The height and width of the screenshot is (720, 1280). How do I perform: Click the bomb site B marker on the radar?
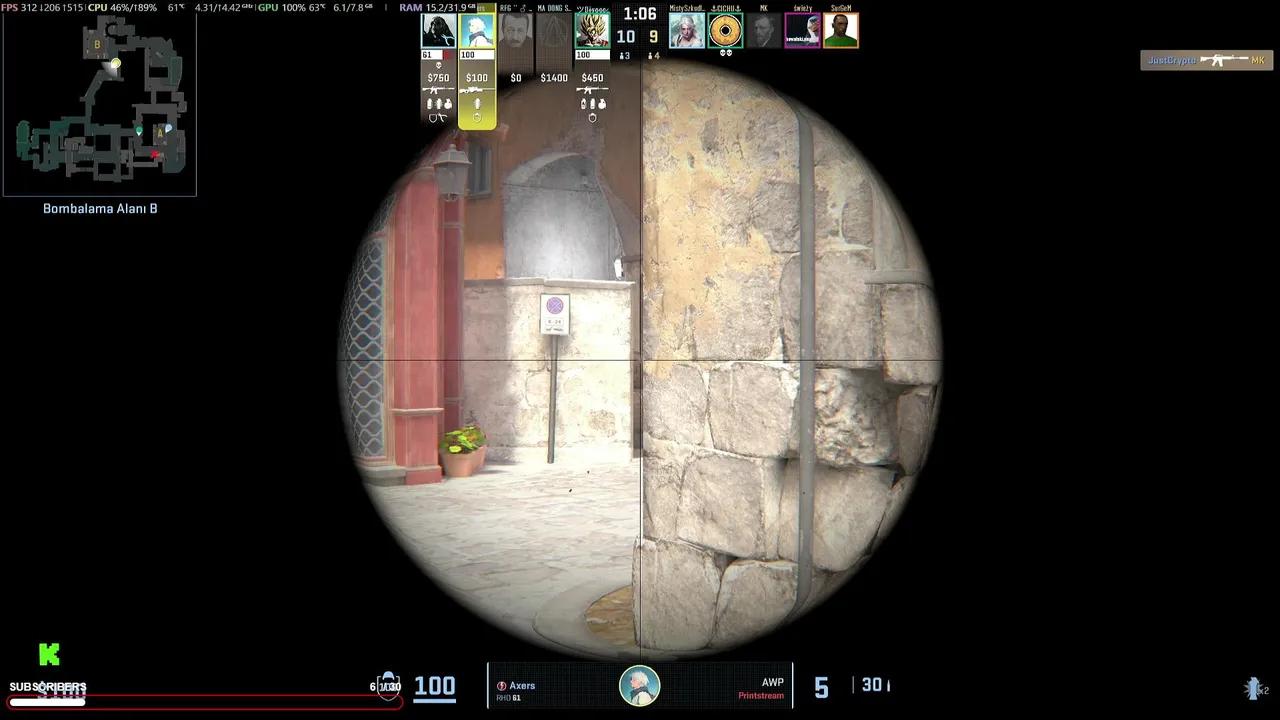tap(97, 45)
